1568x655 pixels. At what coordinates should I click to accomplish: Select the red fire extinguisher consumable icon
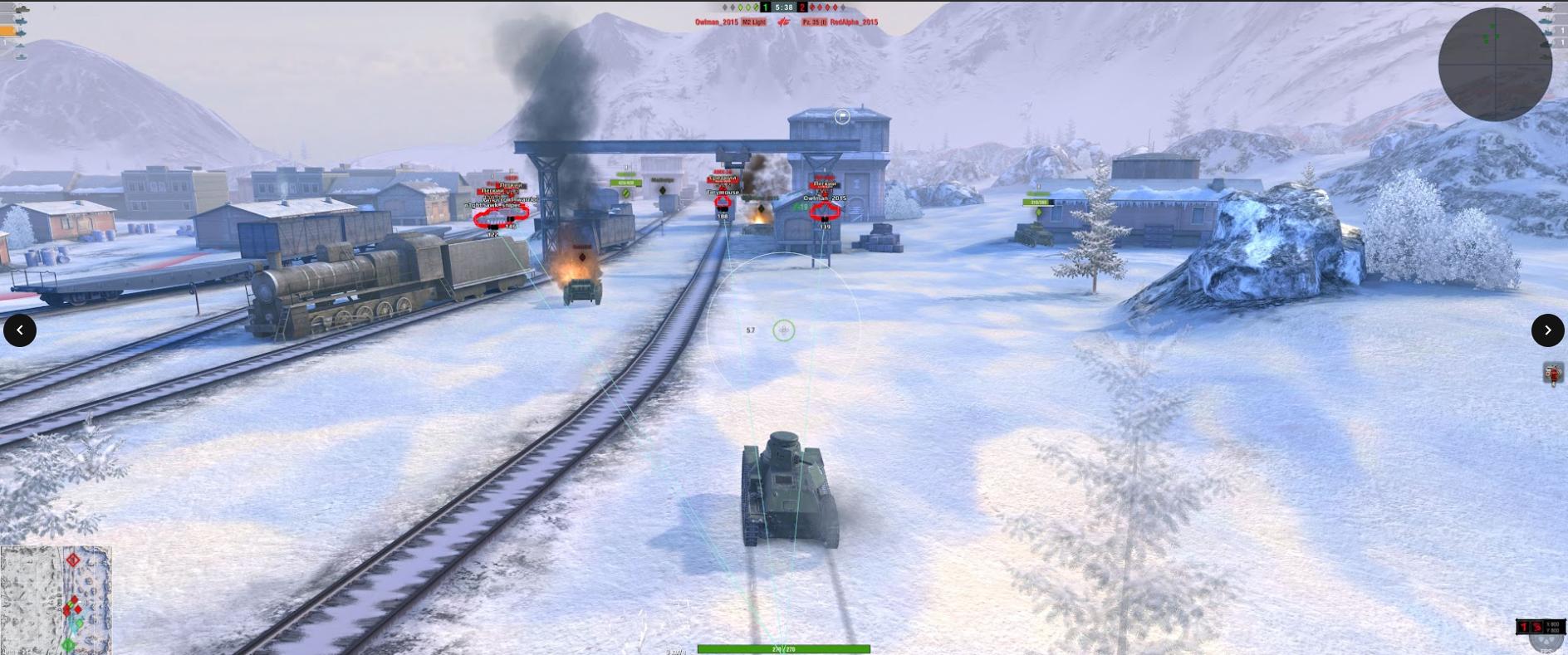tap(1553, 374)
